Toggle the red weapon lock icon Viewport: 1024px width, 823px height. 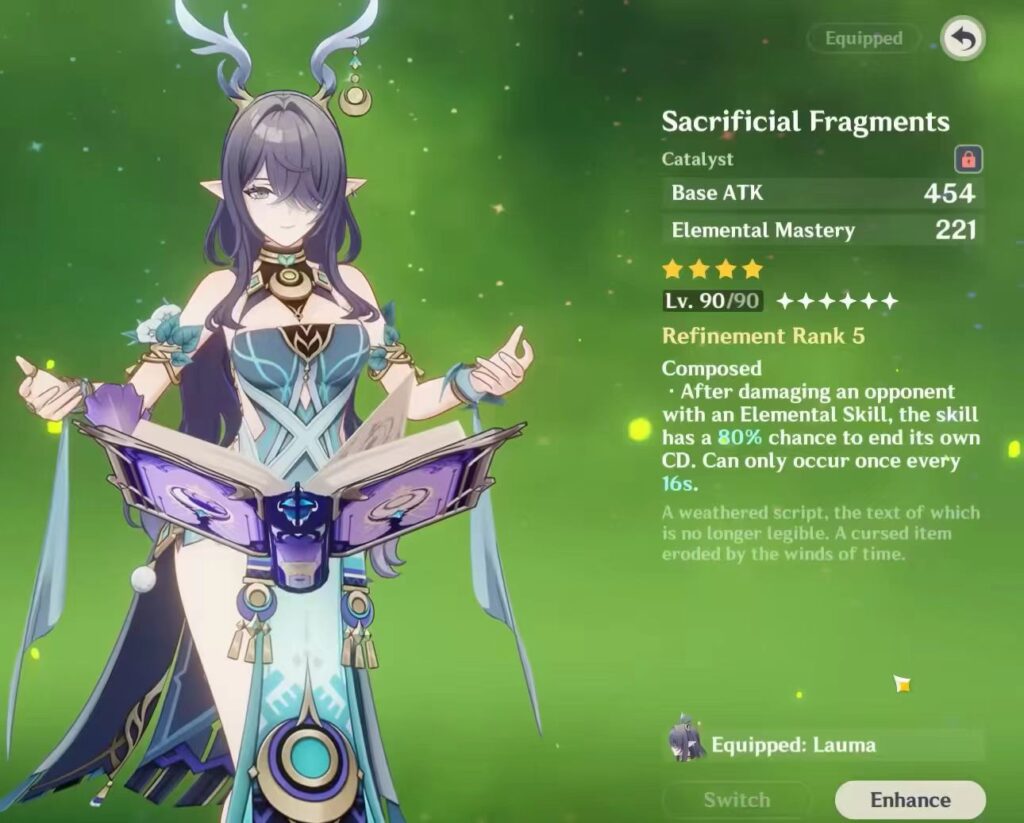[x=968, y=159]
